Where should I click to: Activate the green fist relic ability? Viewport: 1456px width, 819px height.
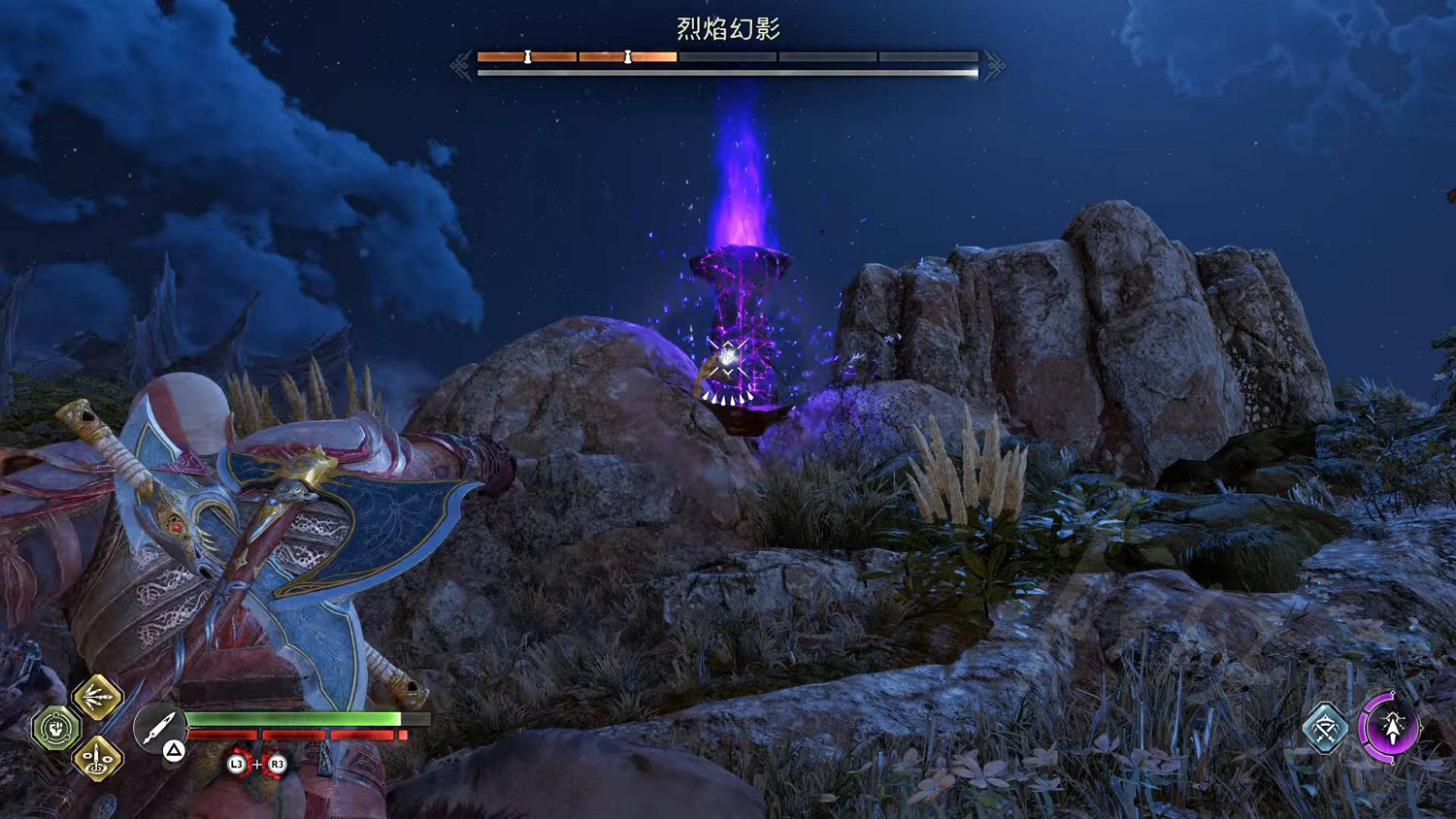tap(55, 728)
